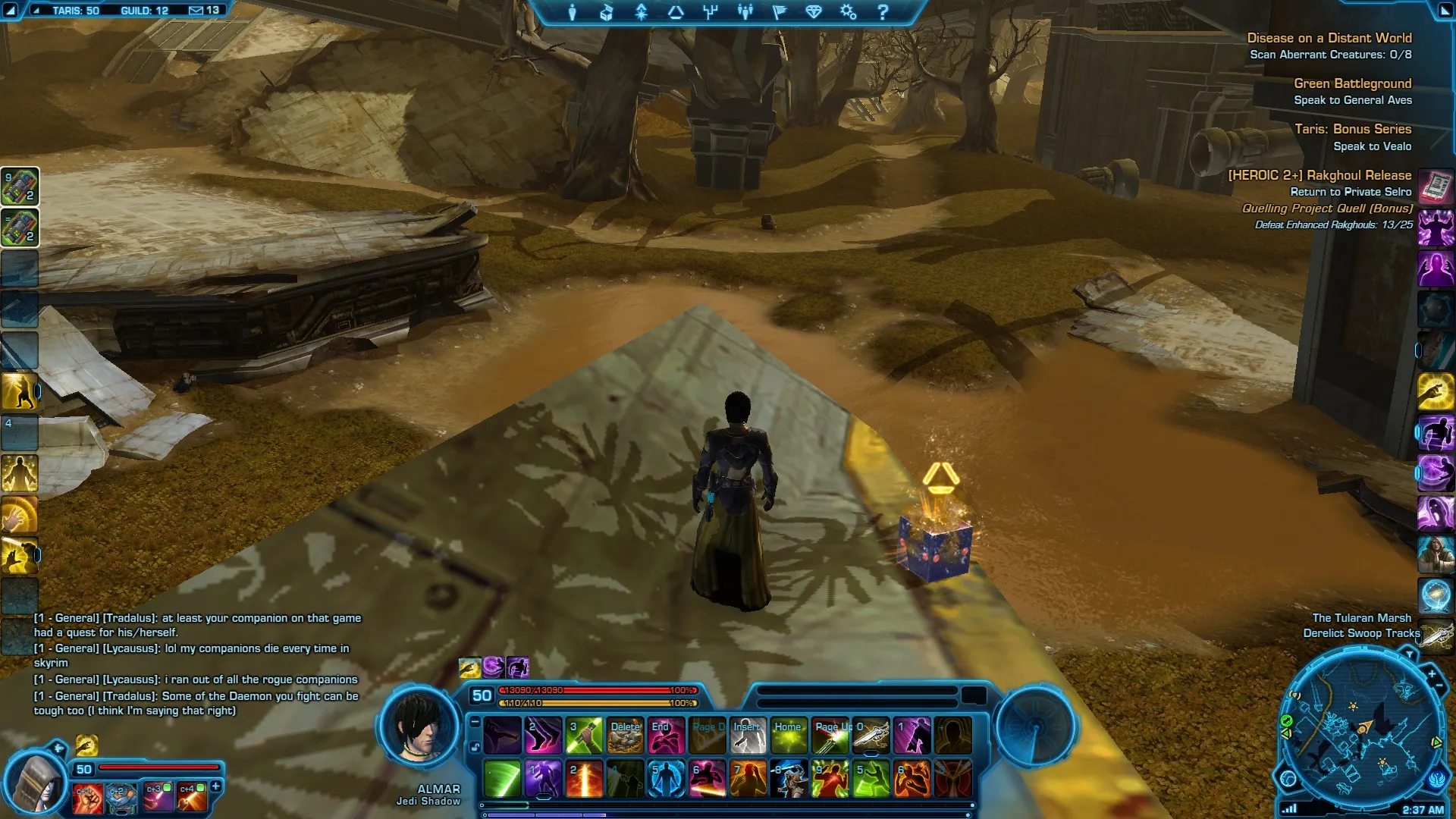
Task: Open the gear settings menu
Action: (848, 12)
